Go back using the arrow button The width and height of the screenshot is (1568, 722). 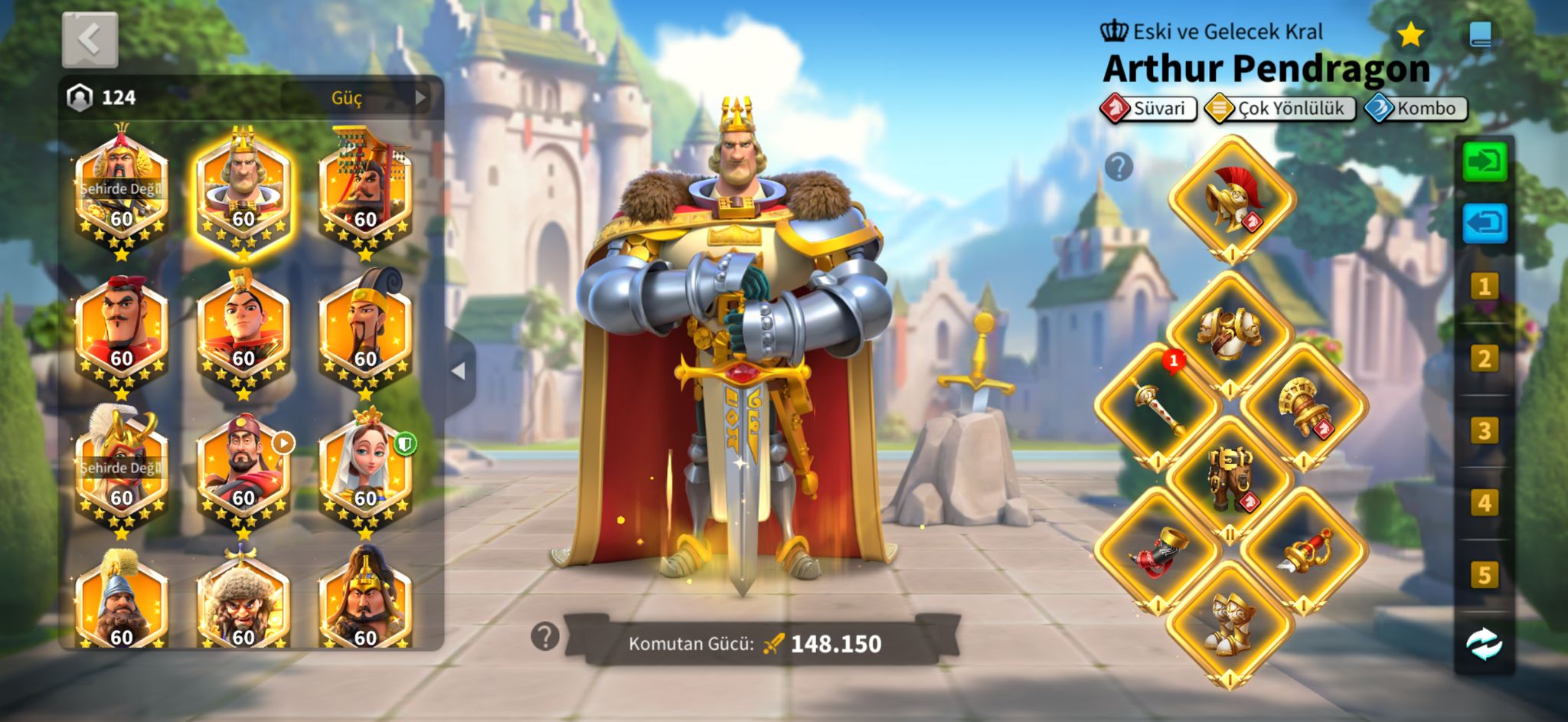[x=90, y=39]
